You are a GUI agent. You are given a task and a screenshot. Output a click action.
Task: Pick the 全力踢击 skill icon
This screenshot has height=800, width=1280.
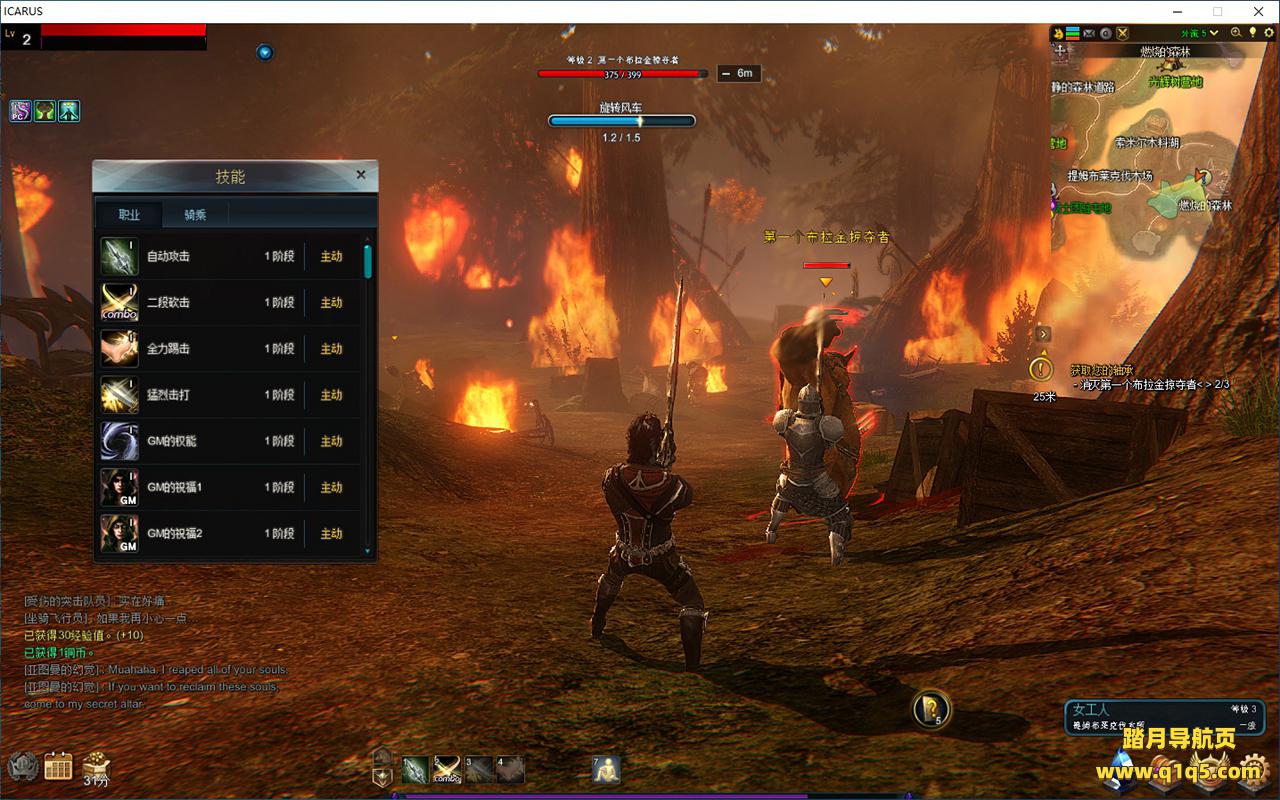(x=119, y=349)
